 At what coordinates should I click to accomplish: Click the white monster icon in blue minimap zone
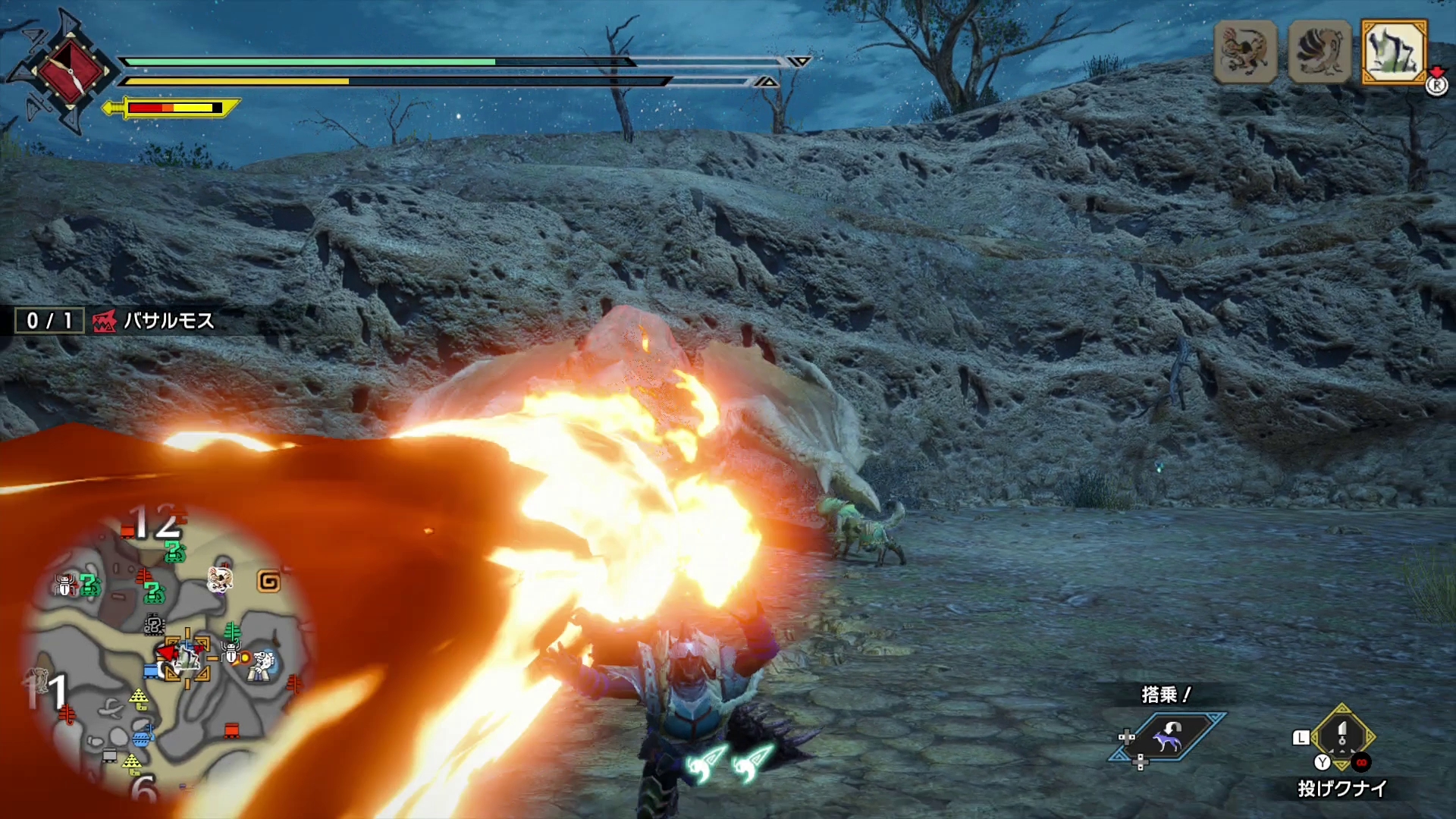pos(263,665)
